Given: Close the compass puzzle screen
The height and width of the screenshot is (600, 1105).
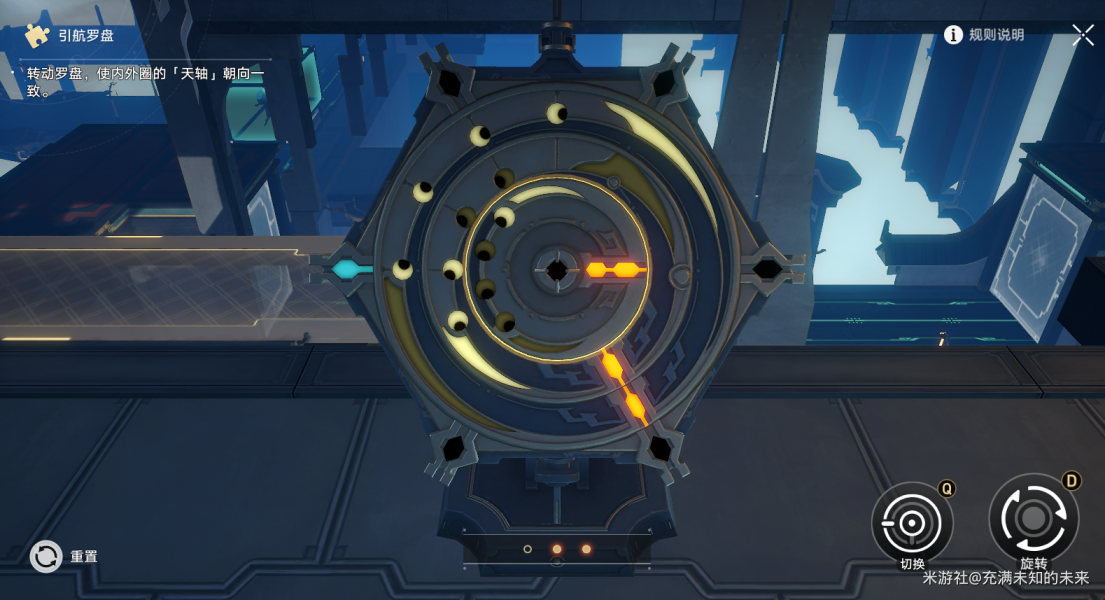Looking at the screenshot, I should point(1083,35).
